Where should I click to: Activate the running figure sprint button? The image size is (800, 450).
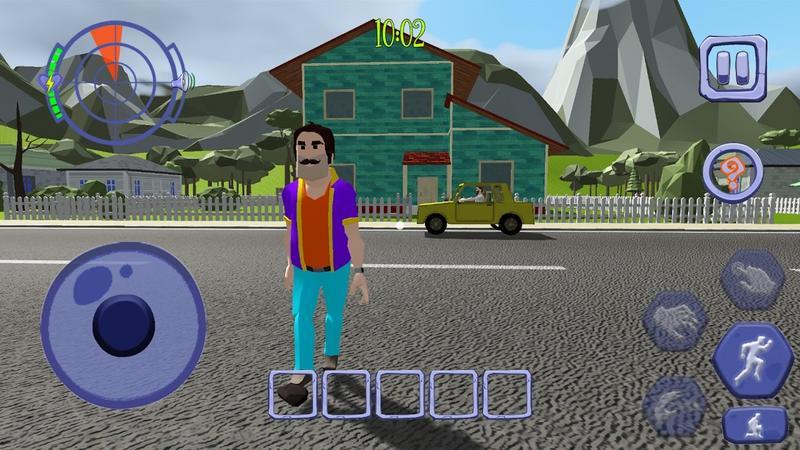(x=749, y=360)
